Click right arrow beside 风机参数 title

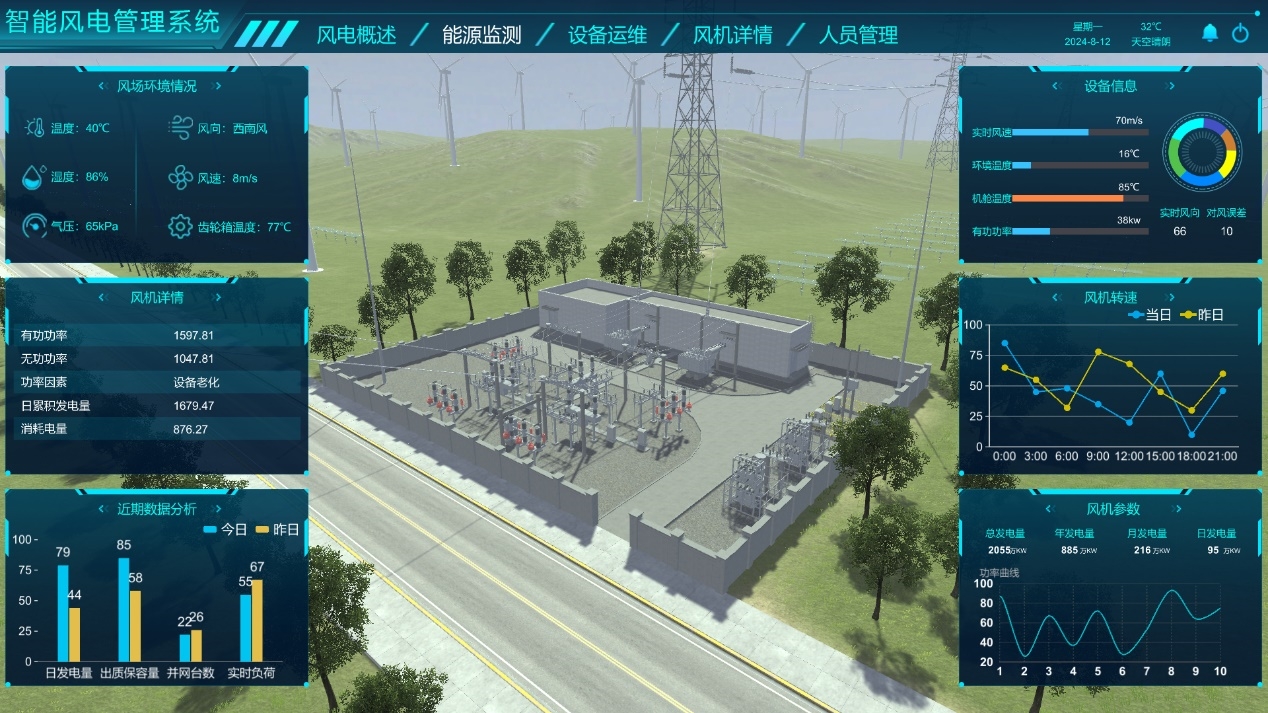coord(1172,509)
